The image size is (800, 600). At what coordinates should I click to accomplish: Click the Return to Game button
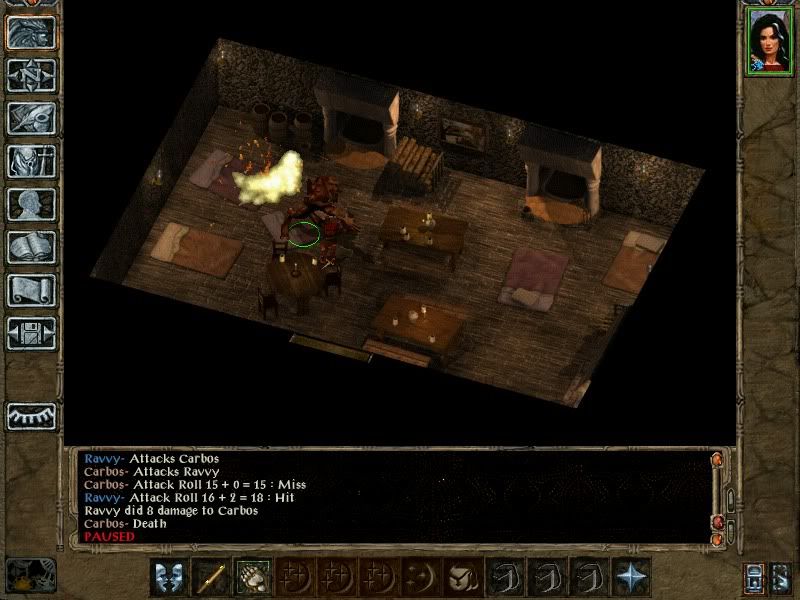(31, 32)
